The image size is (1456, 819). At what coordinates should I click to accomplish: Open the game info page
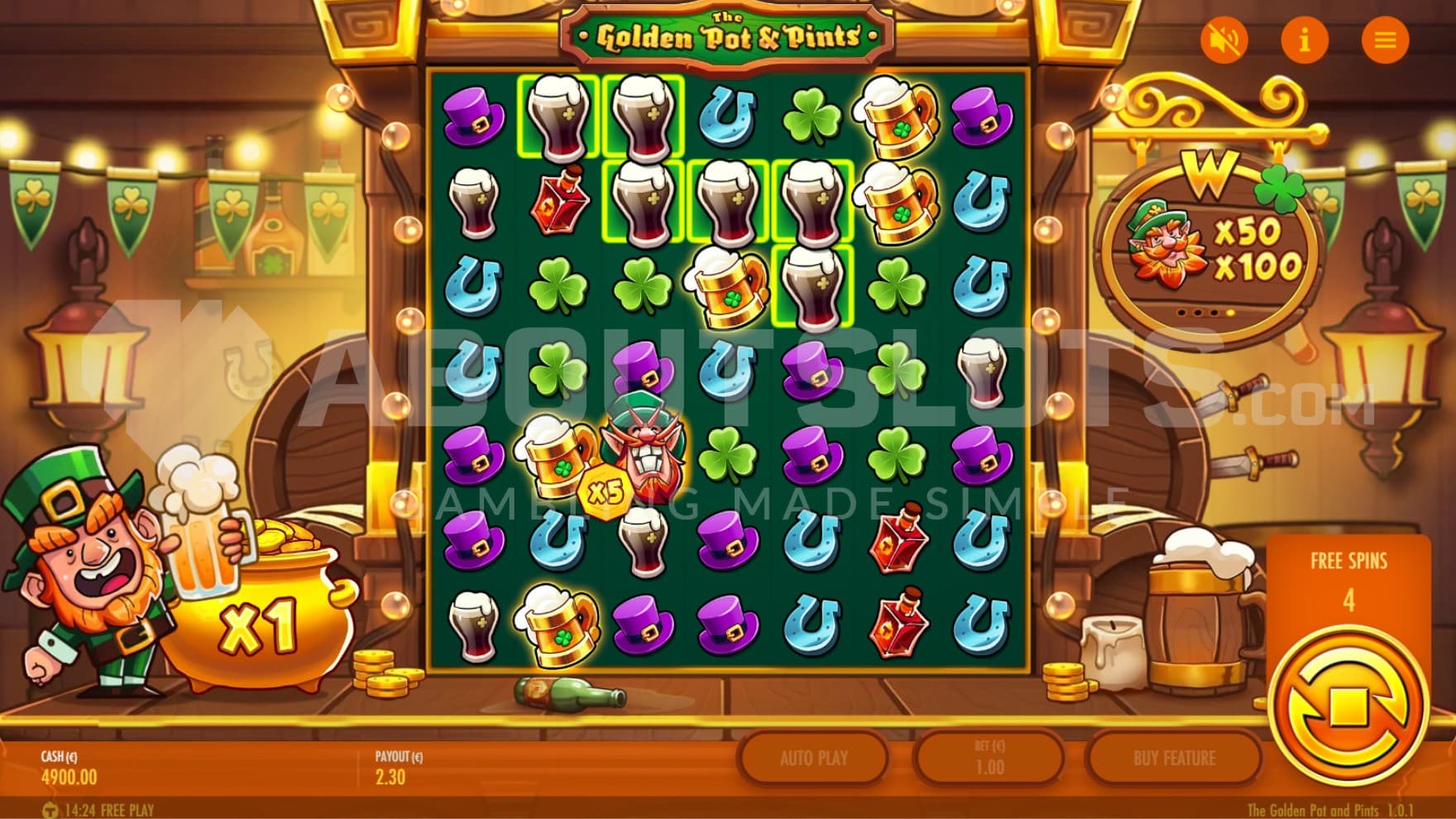tap(1305, 39)
